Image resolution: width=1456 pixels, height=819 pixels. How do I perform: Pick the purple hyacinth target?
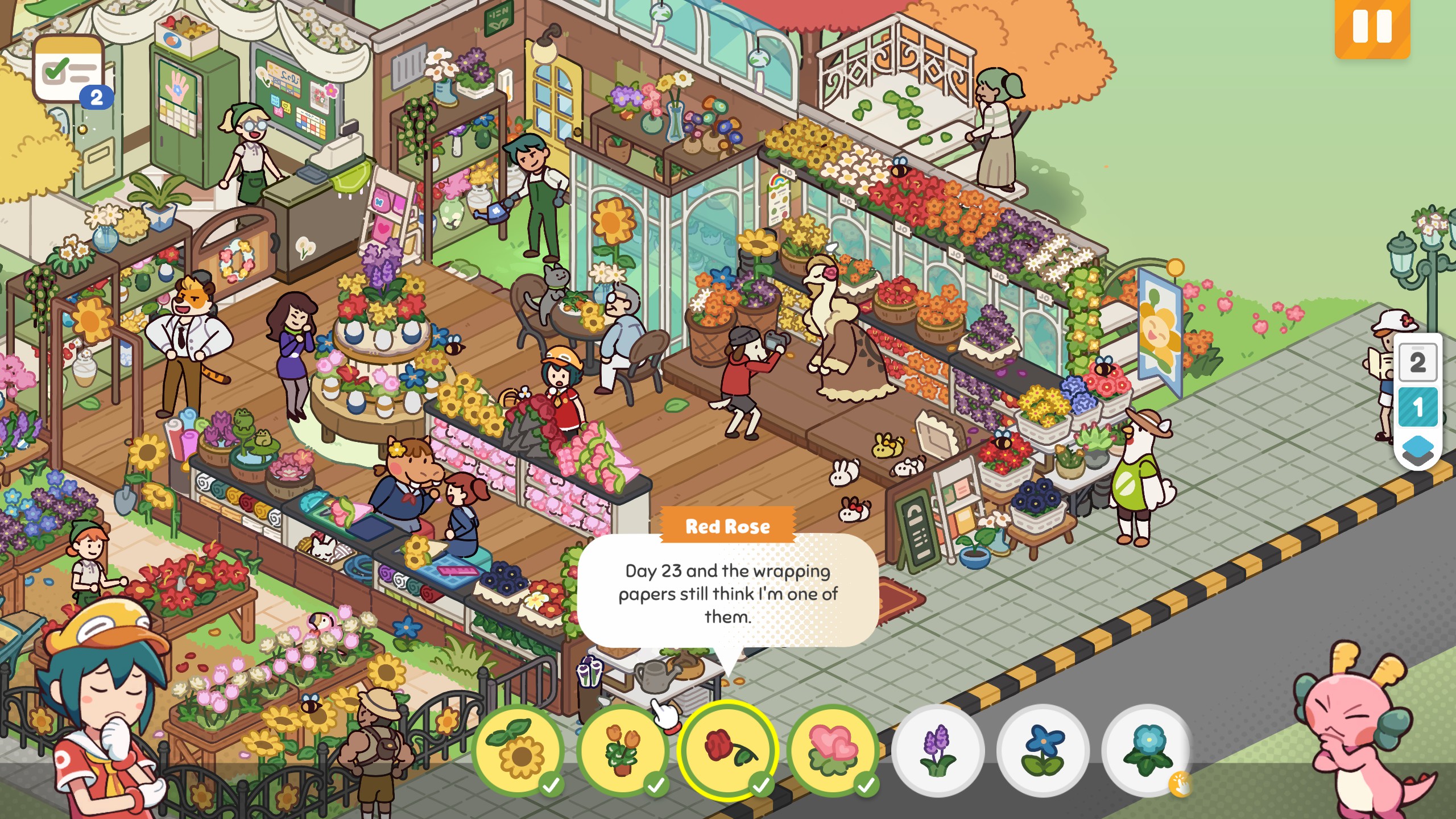click(x=937, y=750)
